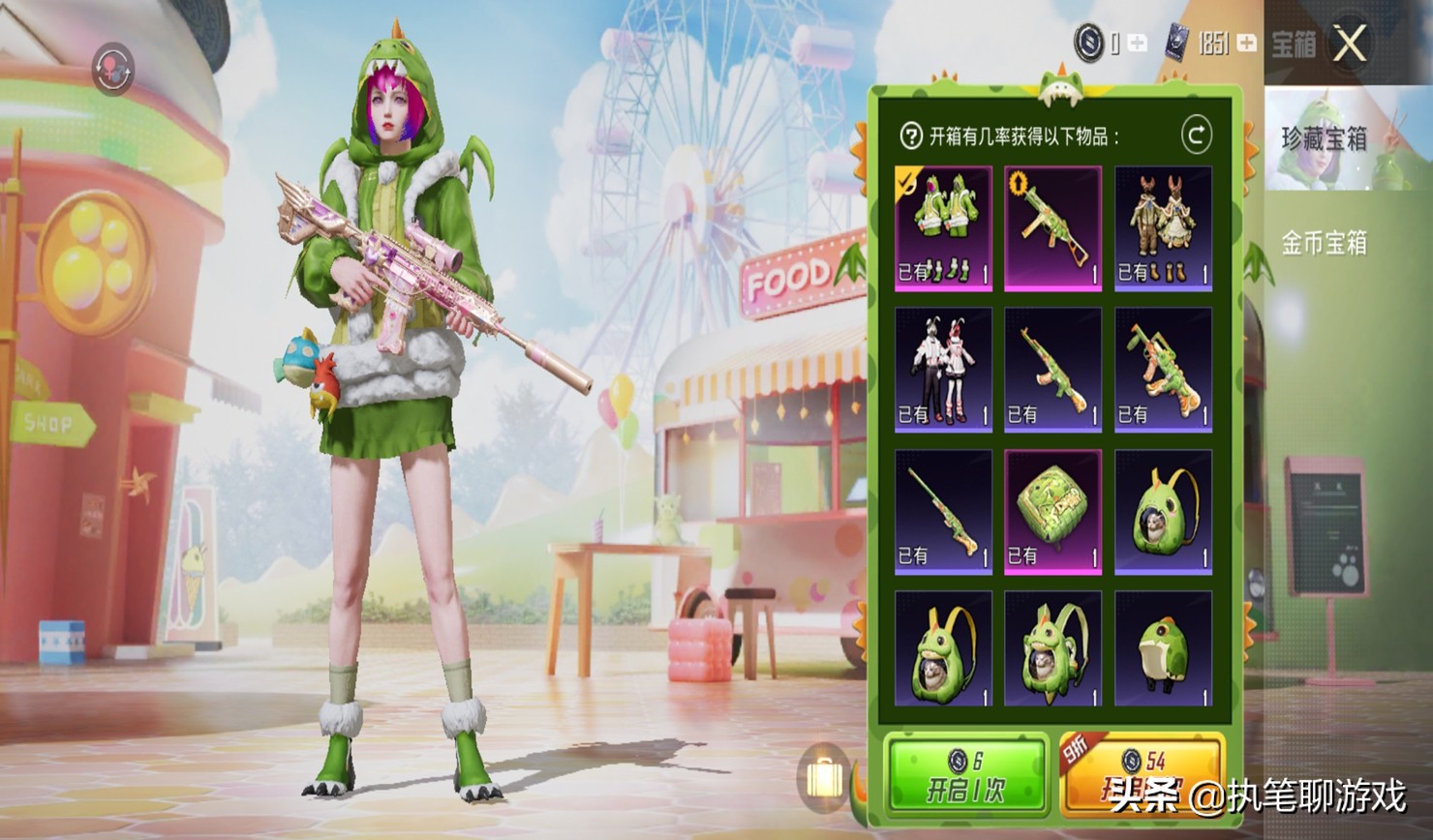Add more coins with the plus beside 0
The image size is (1433, 840).
[1138, 44]
